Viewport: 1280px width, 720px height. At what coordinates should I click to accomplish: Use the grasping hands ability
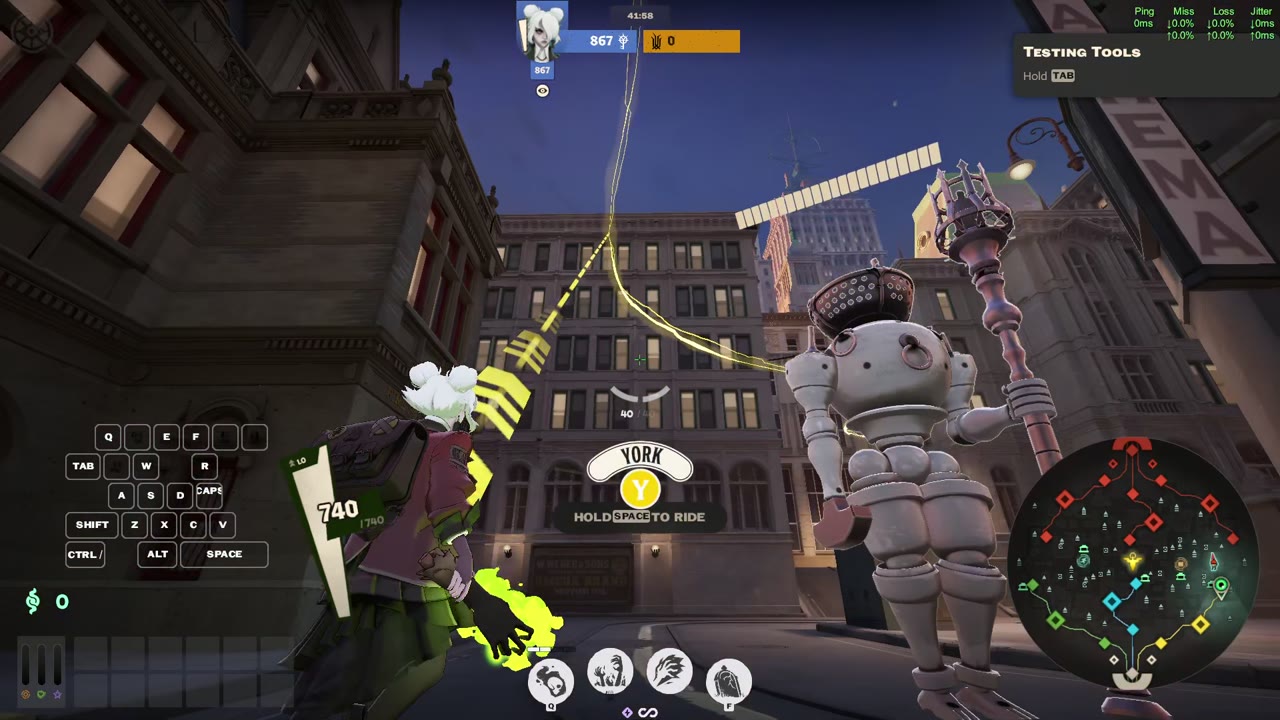coord(609,672)
